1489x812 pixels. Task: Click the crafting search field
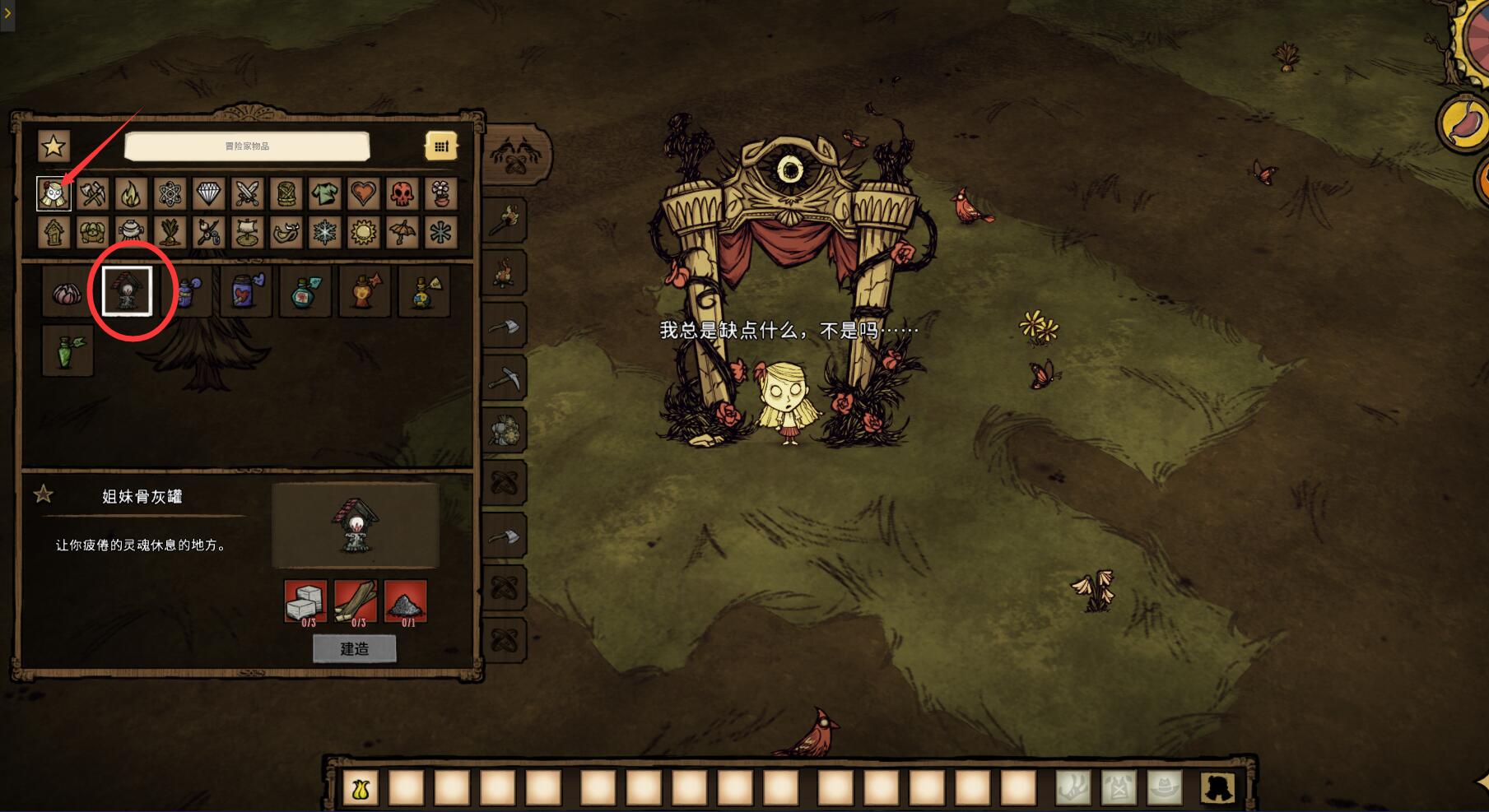tap(247, 146)
